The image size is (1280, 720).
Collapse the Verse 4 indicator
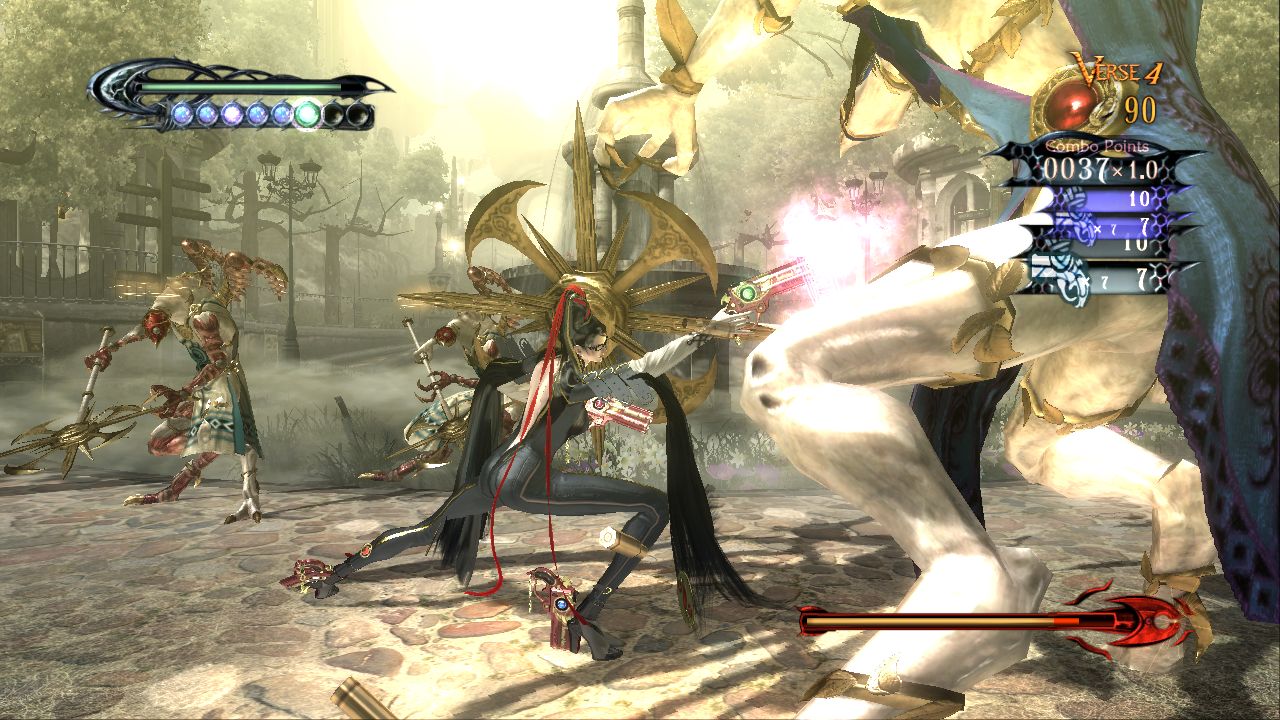[1117, 68]
